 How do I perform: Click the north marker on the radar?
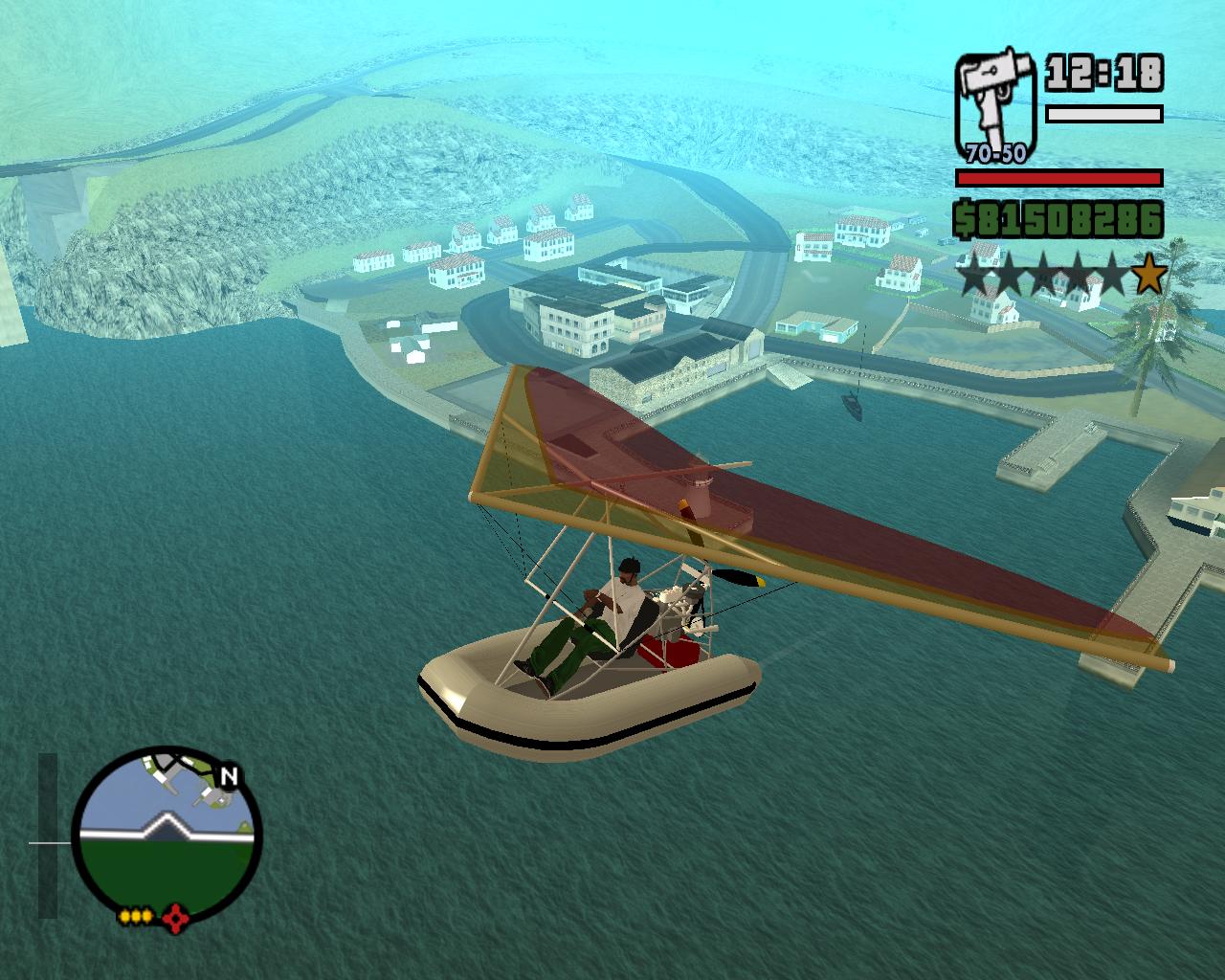point(228,776)
